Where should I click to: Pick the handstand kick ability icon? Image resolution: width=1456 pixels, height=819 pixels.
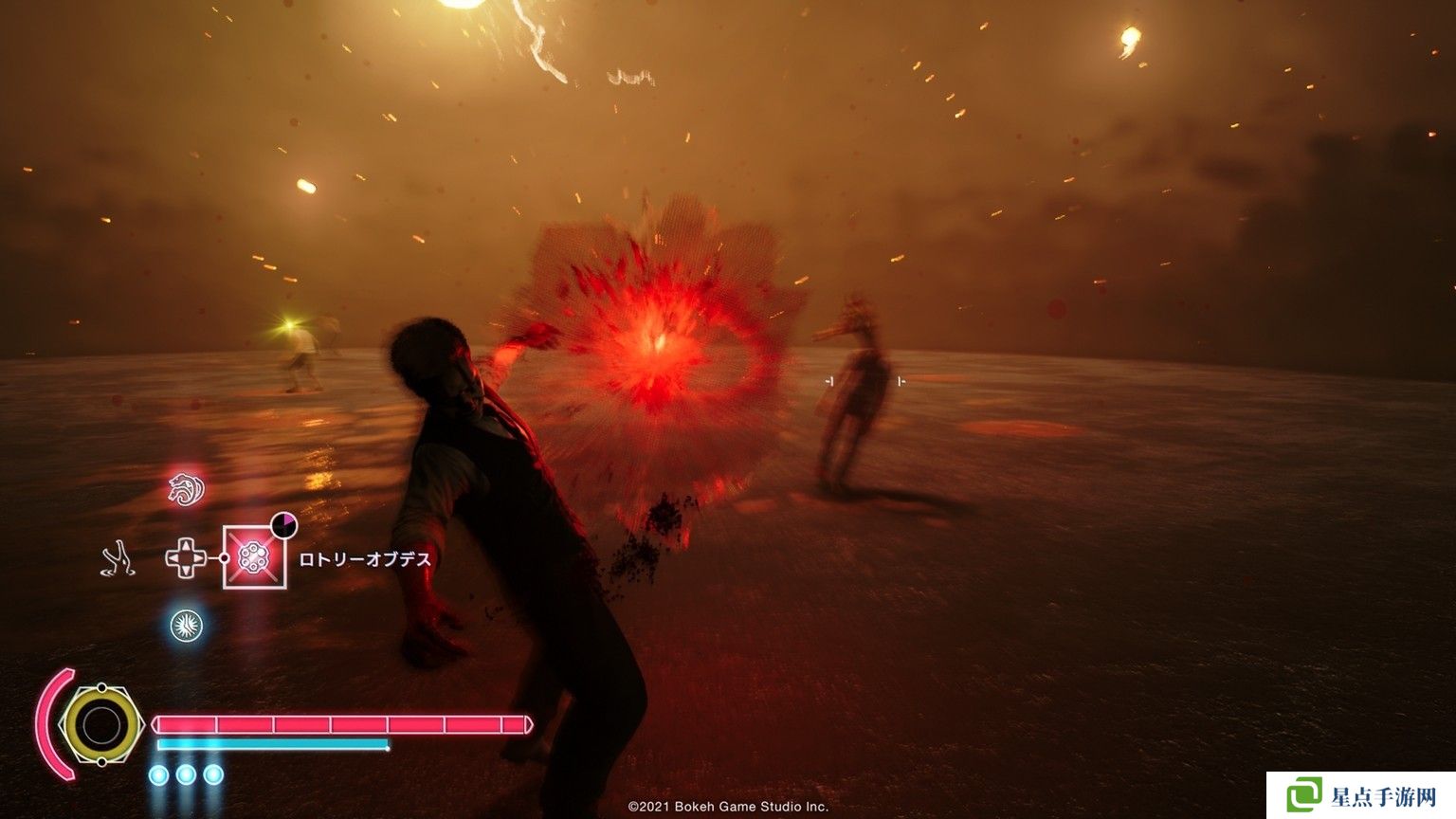click(x=118, y=558)
